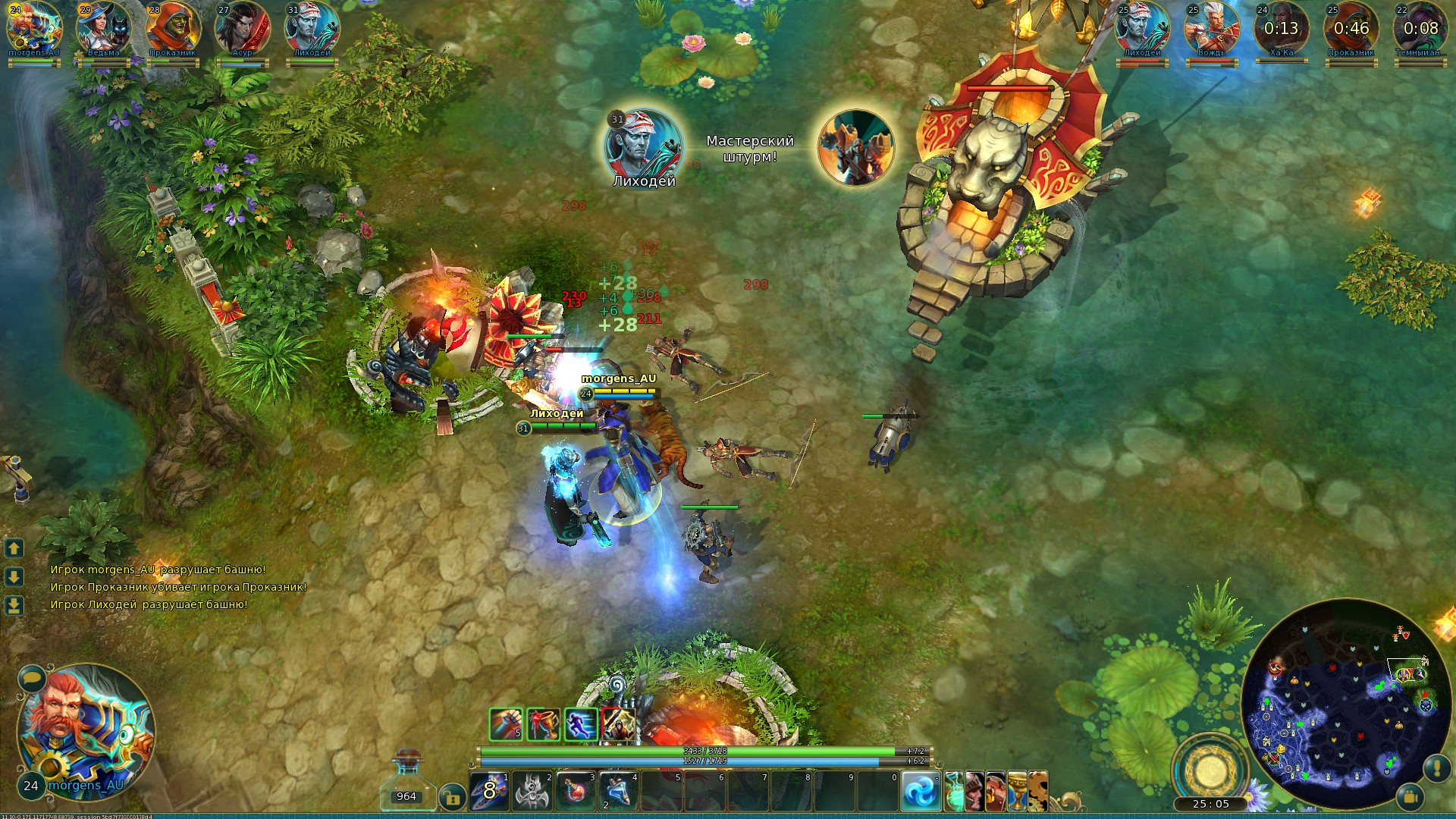
Task: Activate the ability in hotbar slot 1
Action: pos(489,791)
